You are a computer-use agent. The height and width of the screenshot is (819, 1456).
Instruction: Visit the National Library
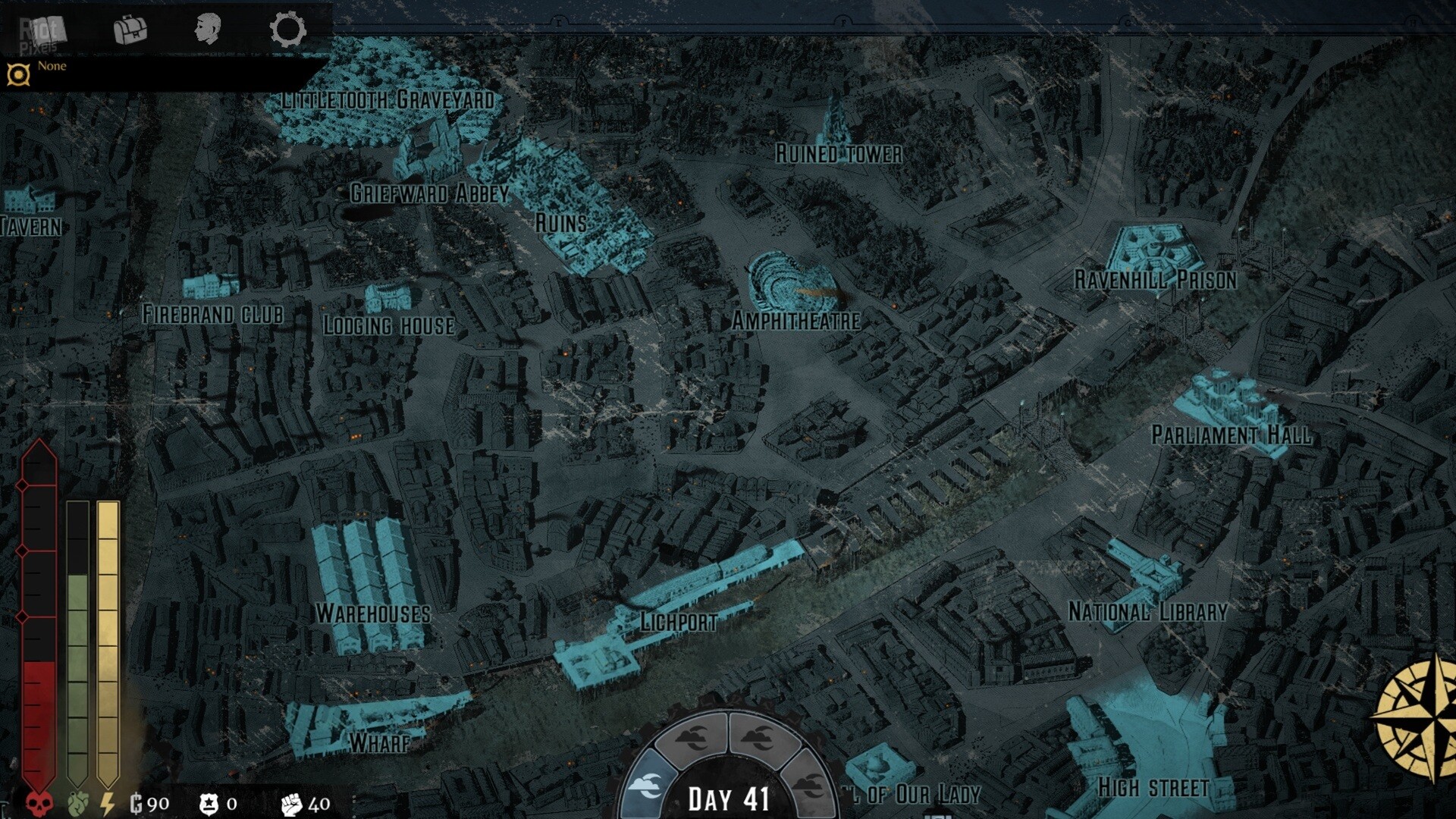pyautogui.click(x=1147, y=611)
